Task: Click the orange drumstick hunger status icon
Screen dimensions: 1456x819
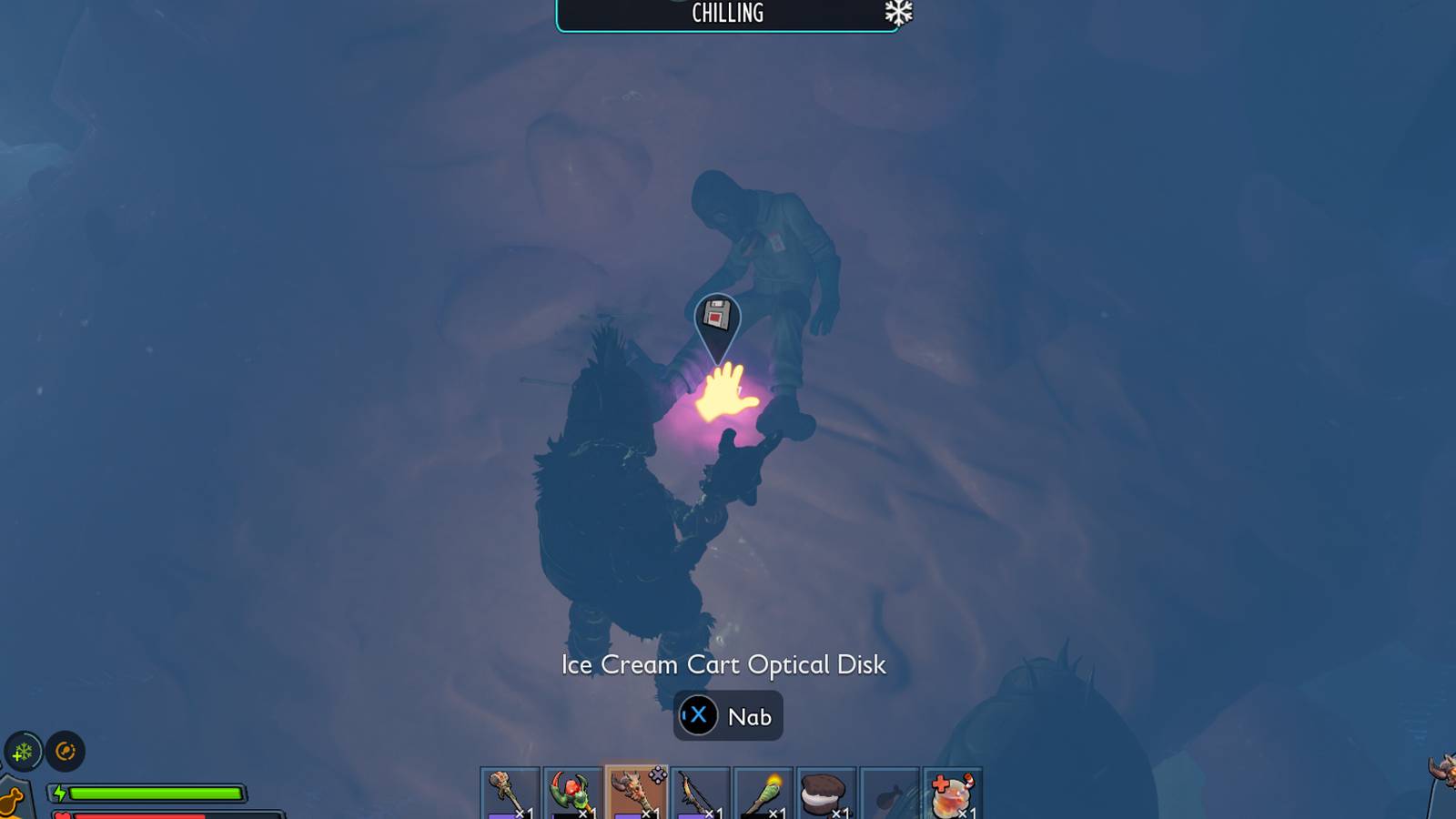Action: pyautogui.click(x=11, y=801)
